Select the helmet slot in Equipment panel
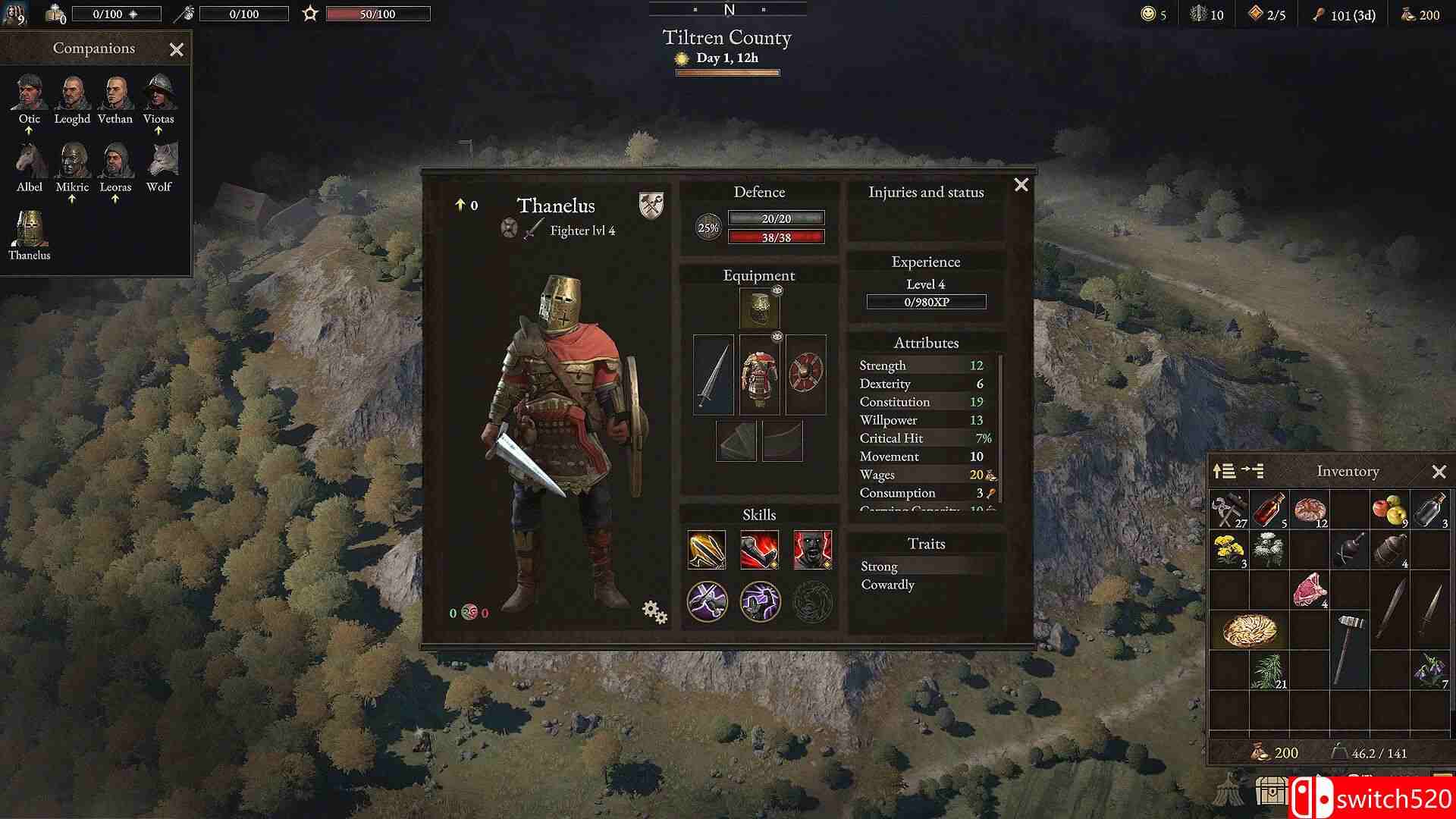This screenshot has width=1456, height=819. click(x=758, y=309)
